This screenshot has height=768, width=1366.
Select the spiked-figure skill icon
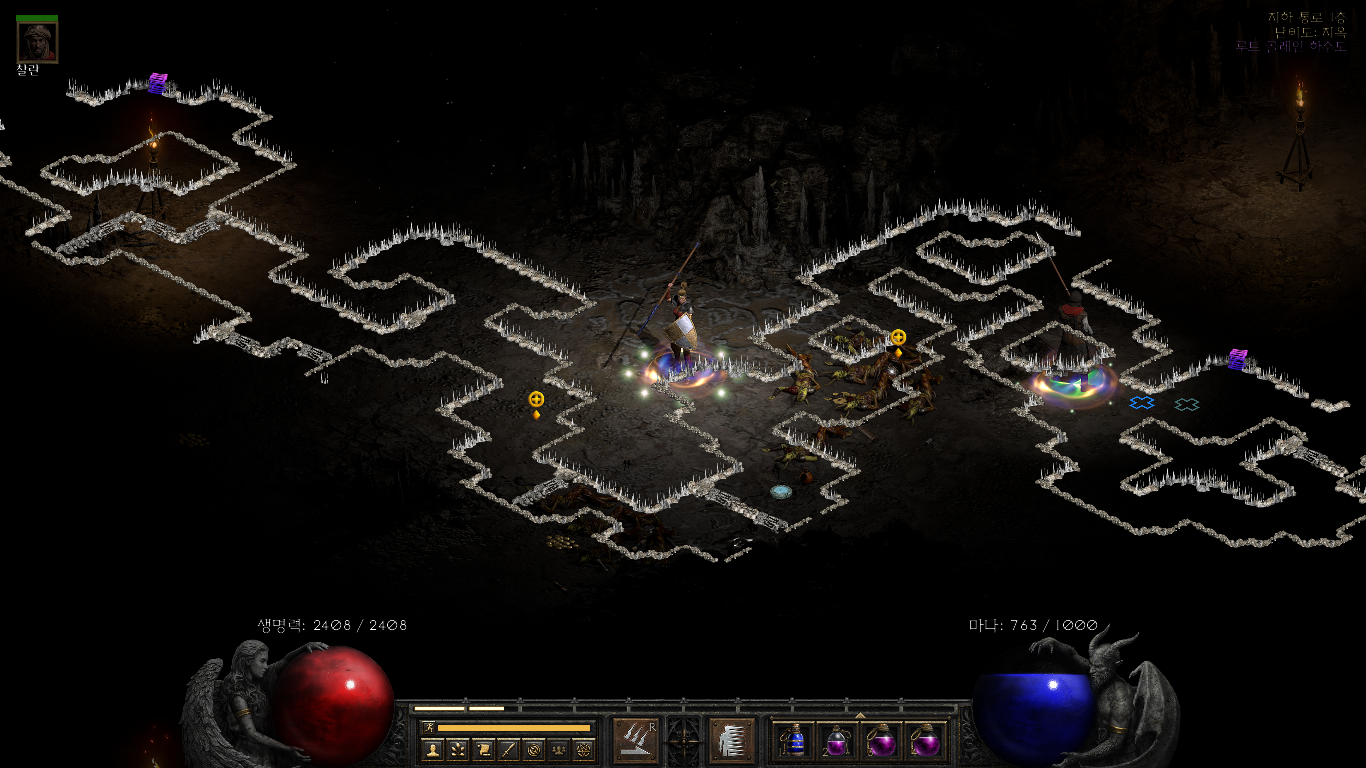pos(731,740)
